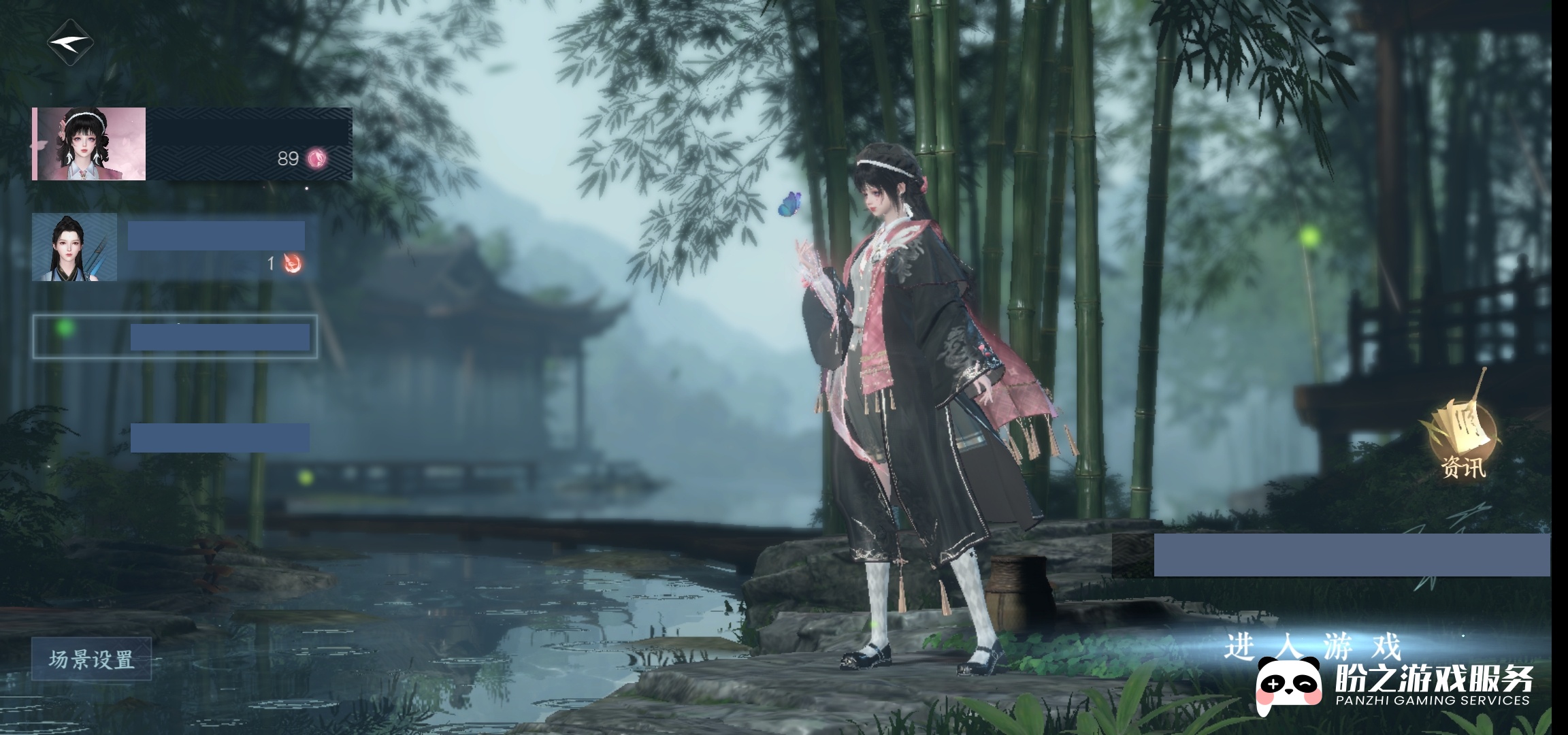
Task: Select the level 89 character card
Action: pyautogui.click(x=192, y=144)
